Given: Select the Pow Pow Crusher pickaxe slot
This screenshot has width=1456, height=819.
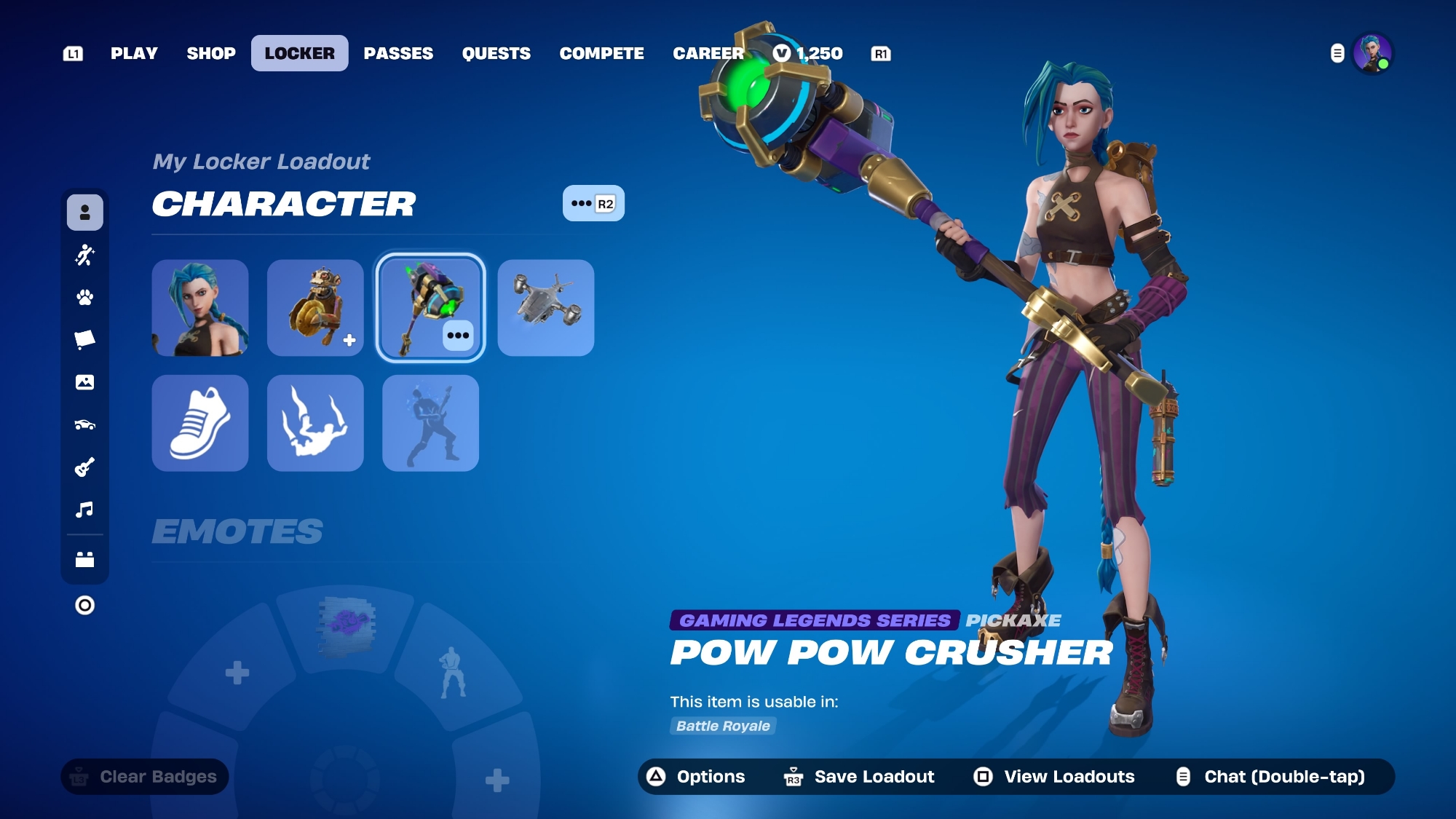Looking at the screenshot, I should click(430, 308).
